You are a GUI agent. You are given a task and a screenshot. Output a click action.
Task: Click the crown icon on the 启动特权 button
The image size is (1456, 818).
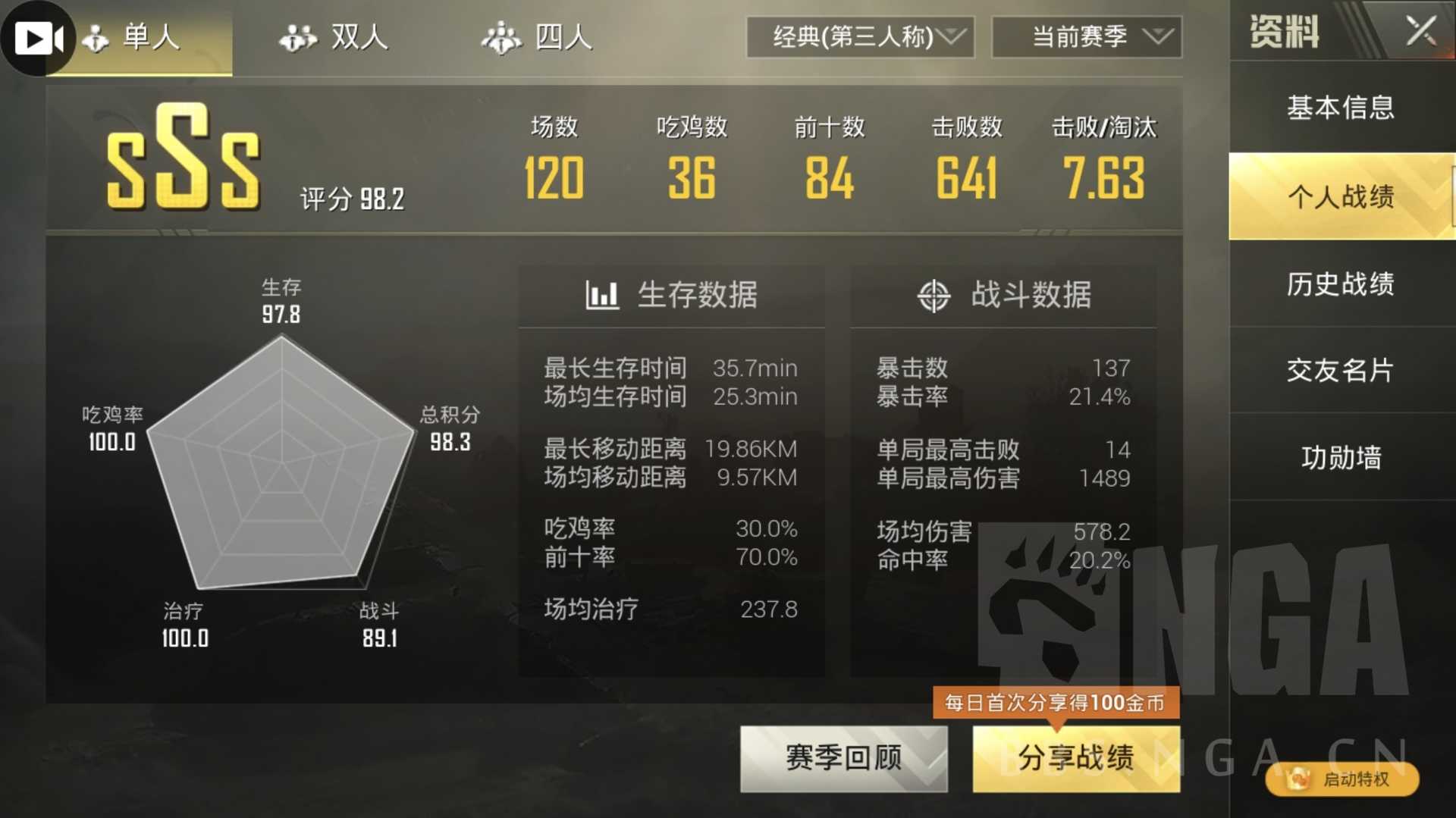pos(1298,779)
